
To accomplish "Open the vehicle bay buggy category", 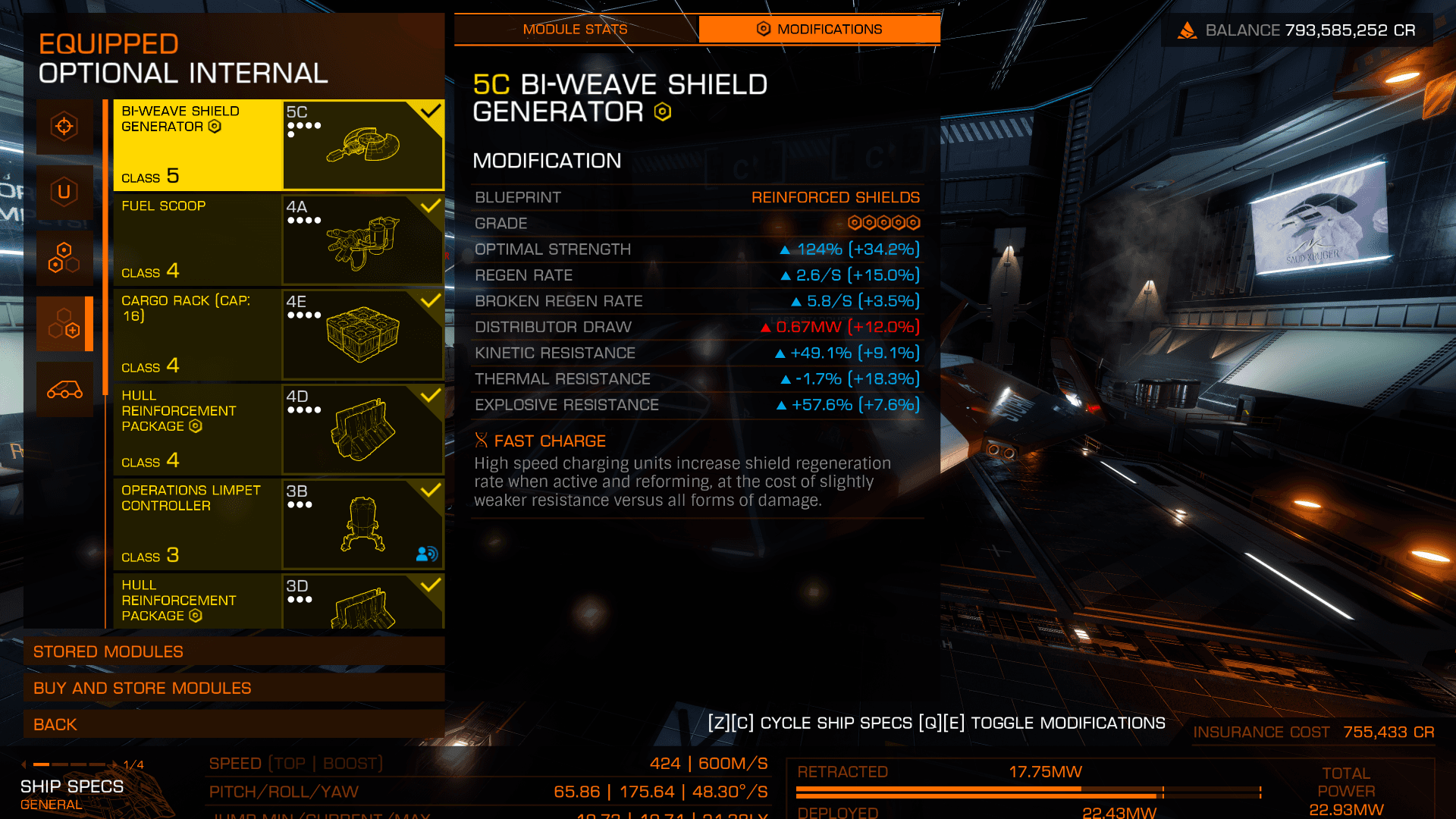I will click(x=64, y=390).
